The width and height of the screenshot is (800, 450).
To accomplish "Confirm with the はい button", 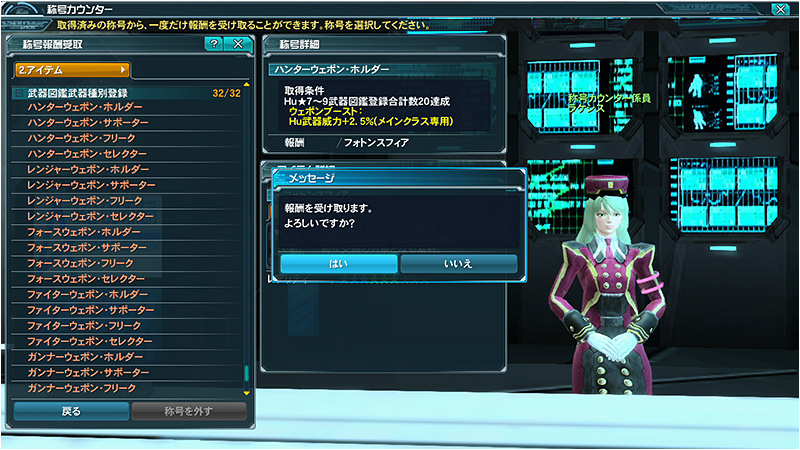I will click(338, 263).
